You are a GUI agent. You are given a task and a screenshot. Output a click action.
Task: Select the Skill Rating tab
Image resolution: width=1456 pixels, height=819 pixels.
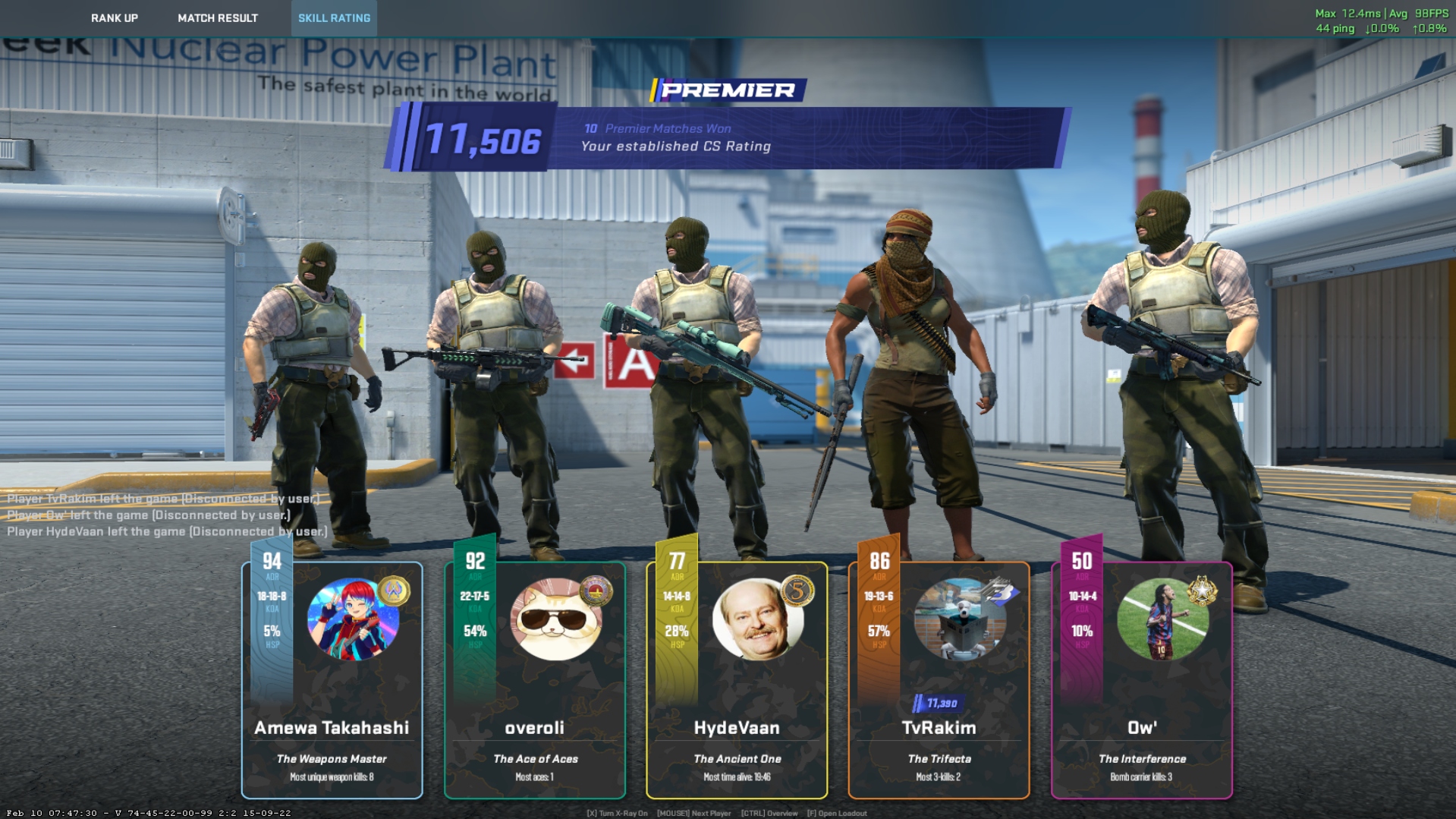click(334, 18)
